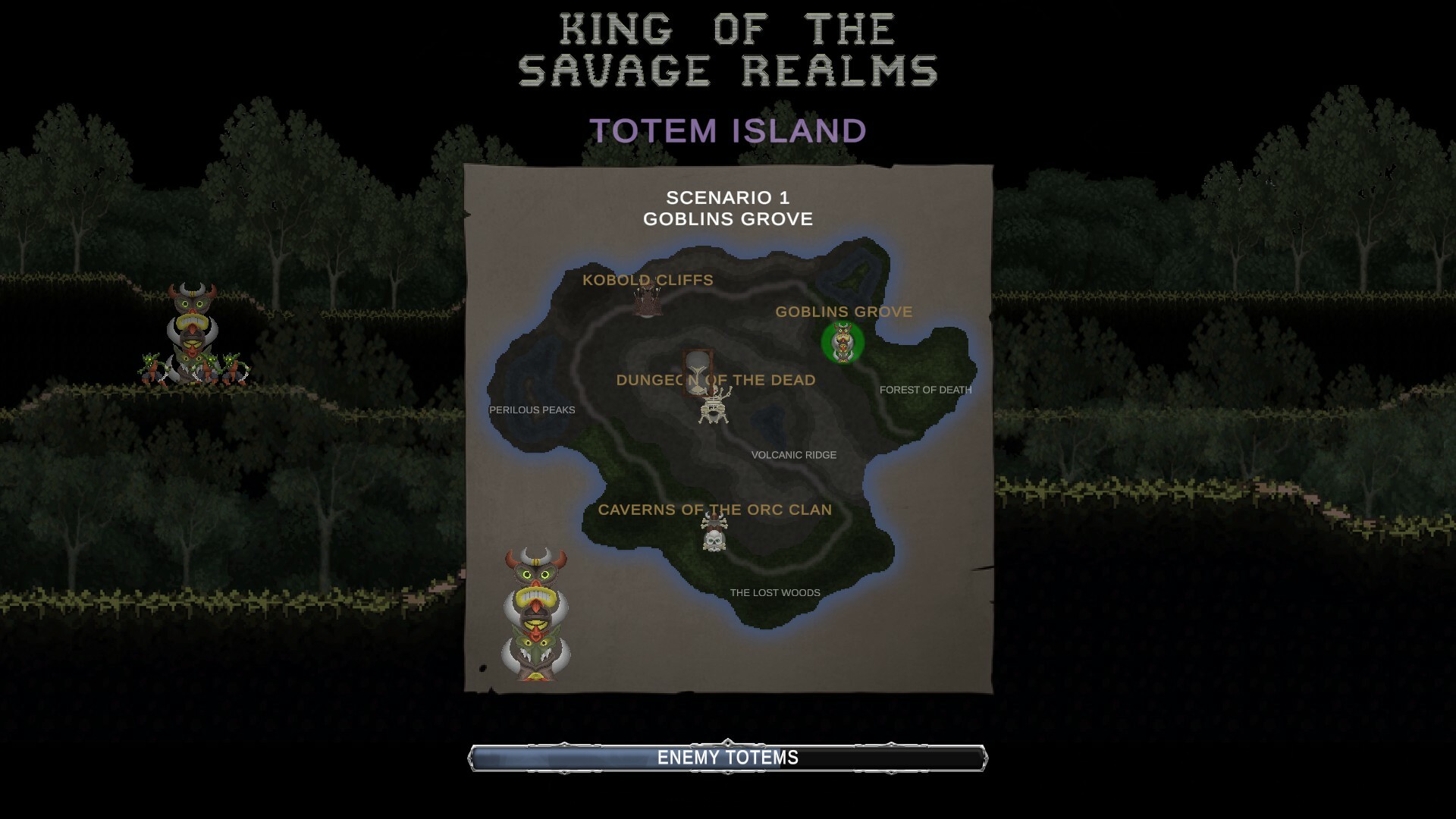Click the Kobold Cliffs totem marker
1456x819 pixels.
[x=648, y=302]
